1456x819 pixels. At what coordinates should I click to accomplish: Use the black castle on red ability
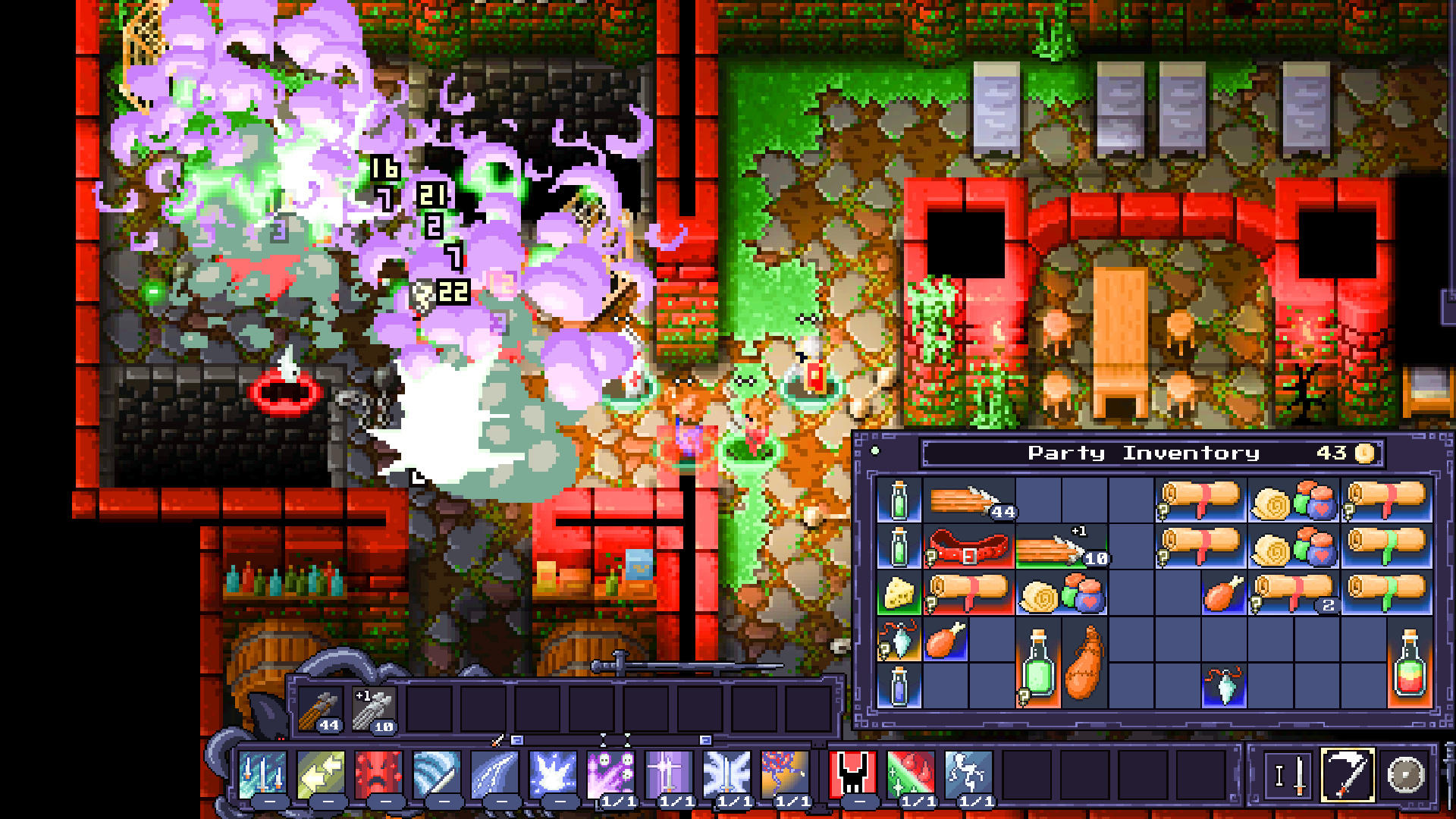click(852, 775)
